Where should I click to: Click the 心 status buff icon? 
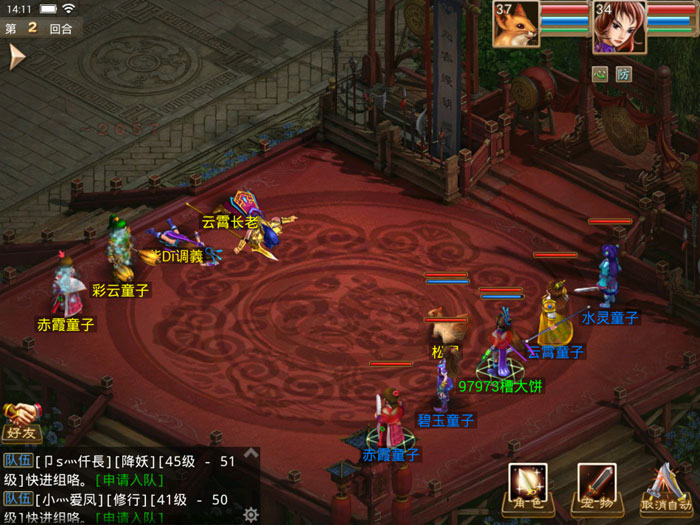600,72
